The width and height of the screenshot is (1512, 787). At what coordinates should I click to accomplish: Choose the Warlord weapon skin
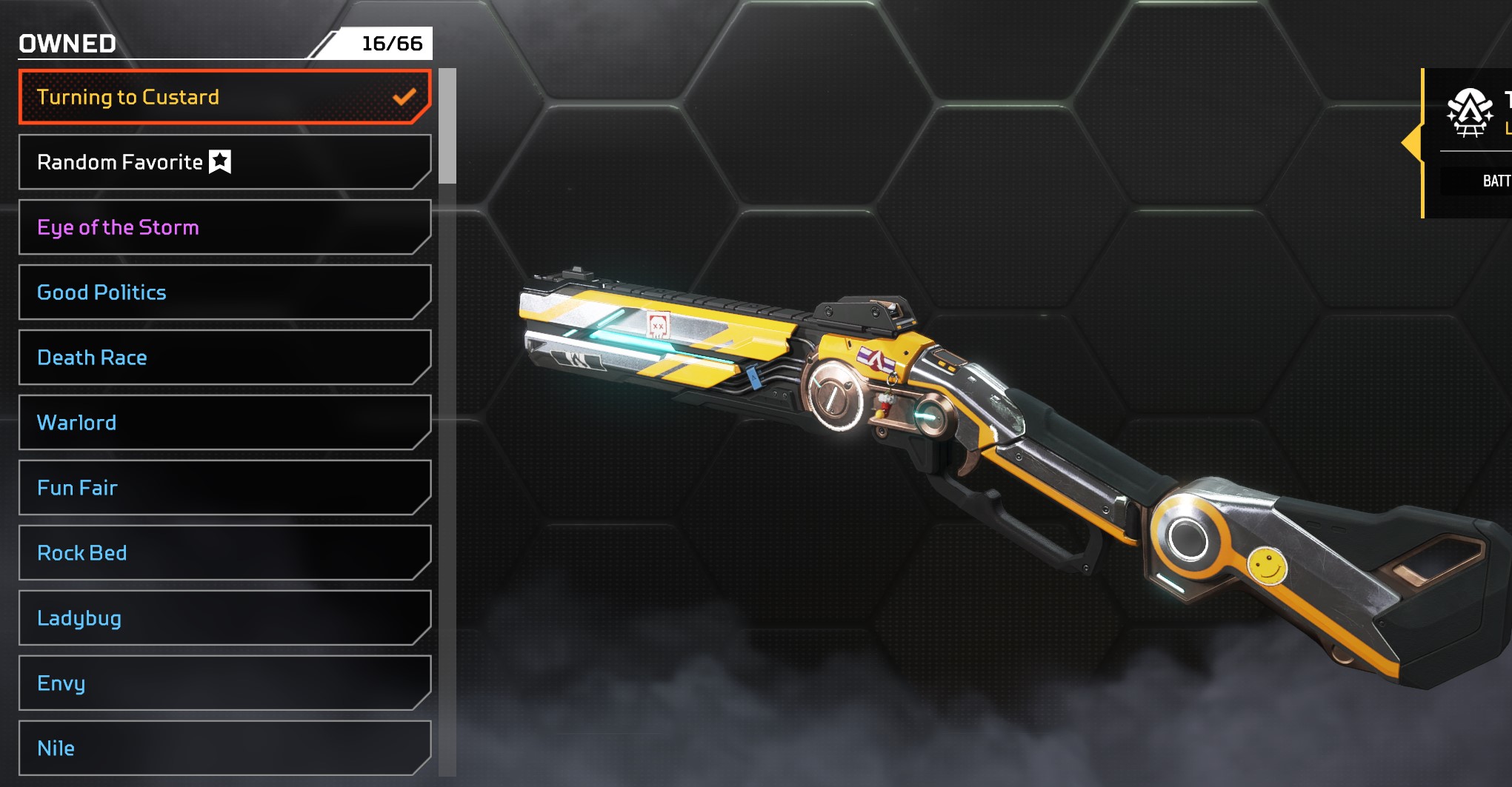pos(224,423)
